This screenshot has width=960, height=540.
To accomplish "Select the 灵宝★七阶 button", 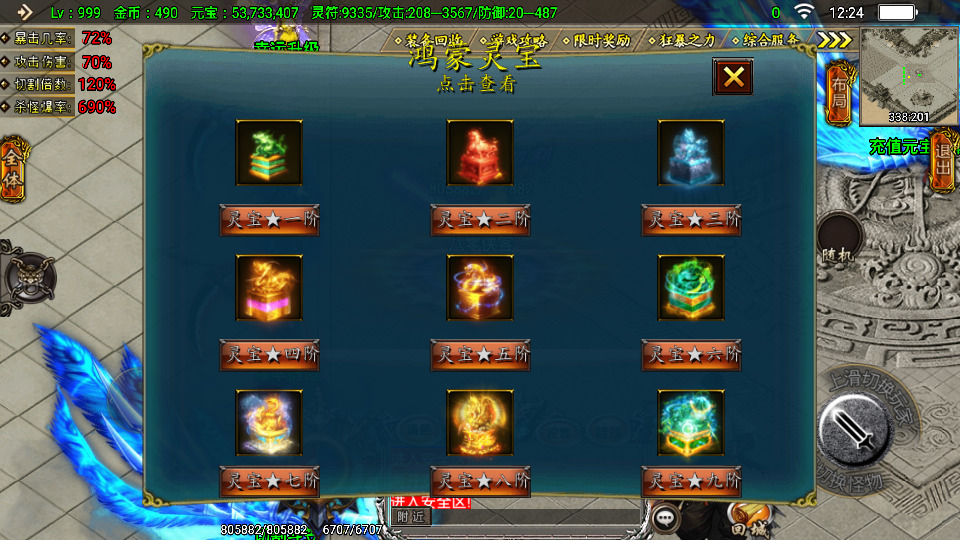I will coord(269,482).
